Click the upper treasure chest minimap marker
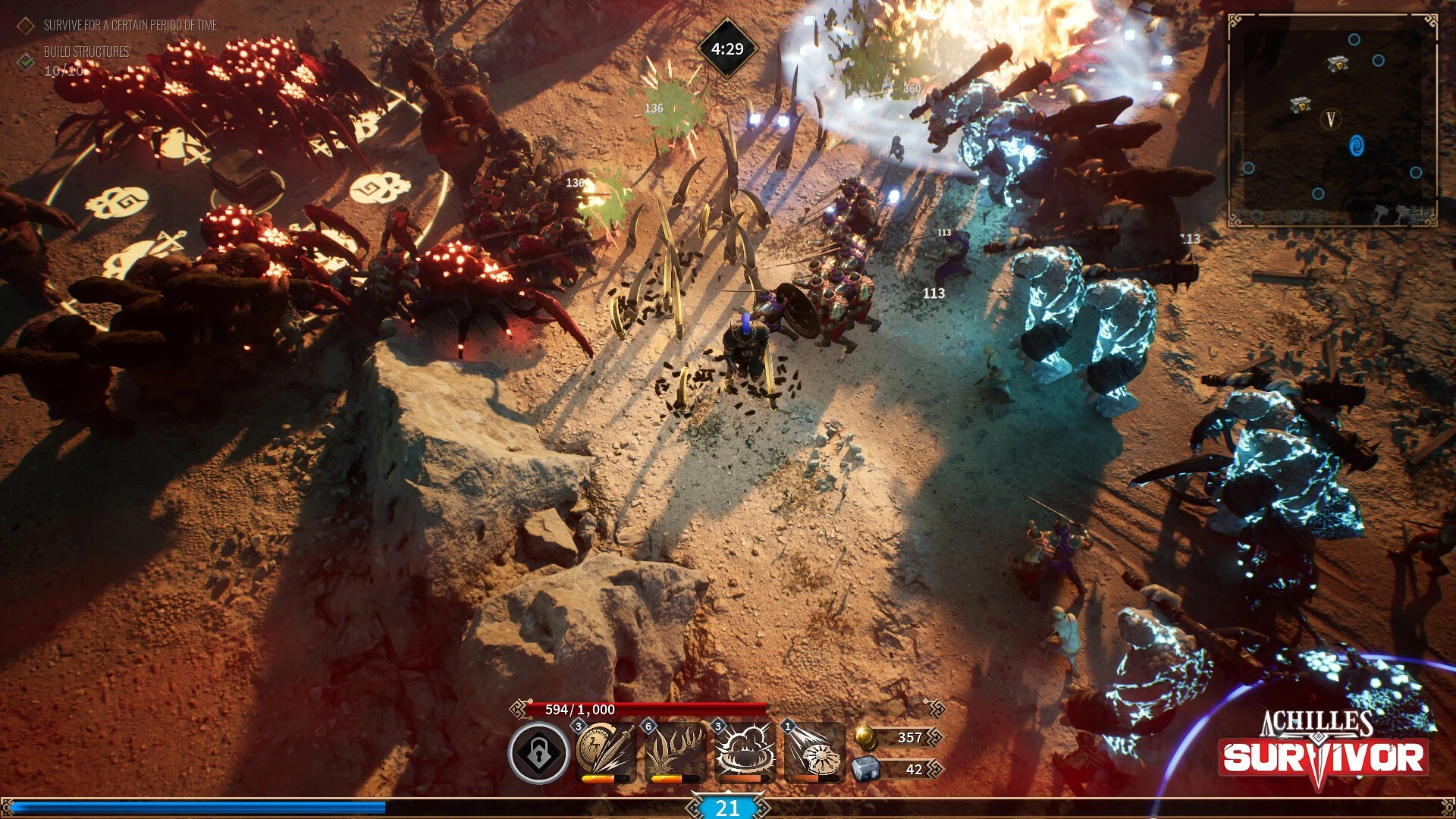 pos(1338,64)
